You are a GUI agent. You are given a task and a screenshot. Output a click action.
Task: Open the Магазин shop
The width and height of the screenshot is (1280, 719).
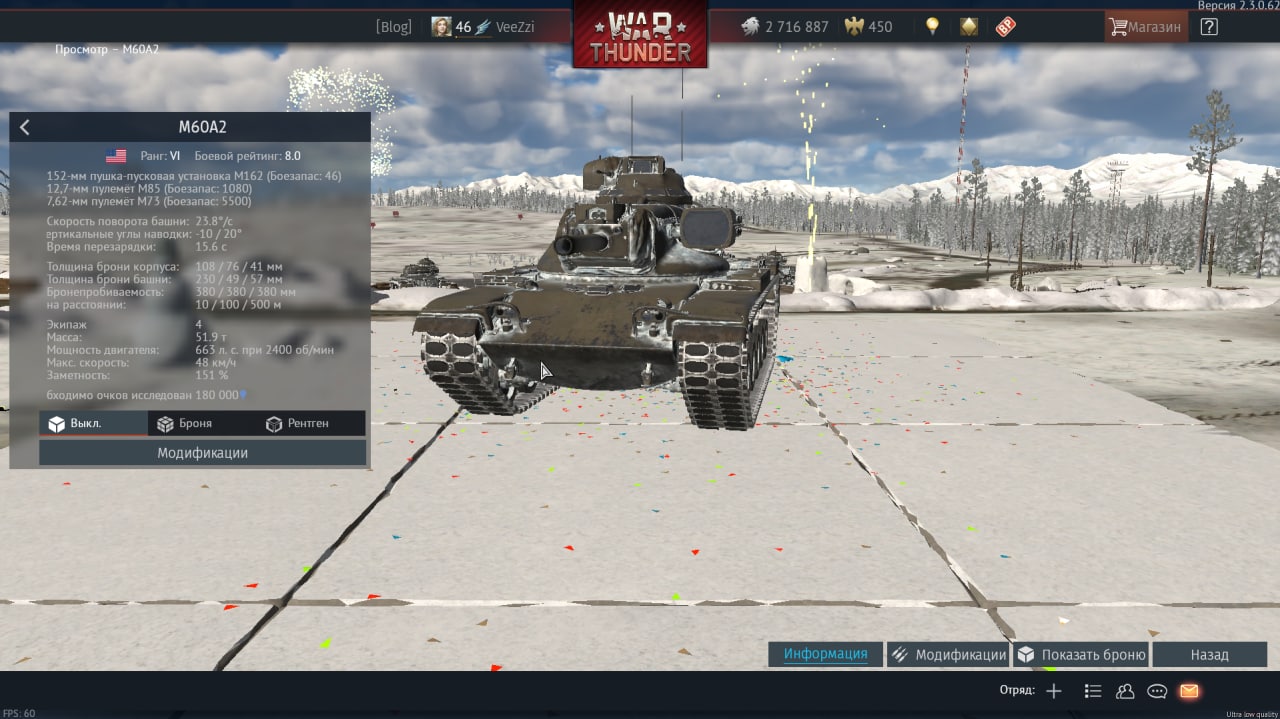tap(1146, 27)
